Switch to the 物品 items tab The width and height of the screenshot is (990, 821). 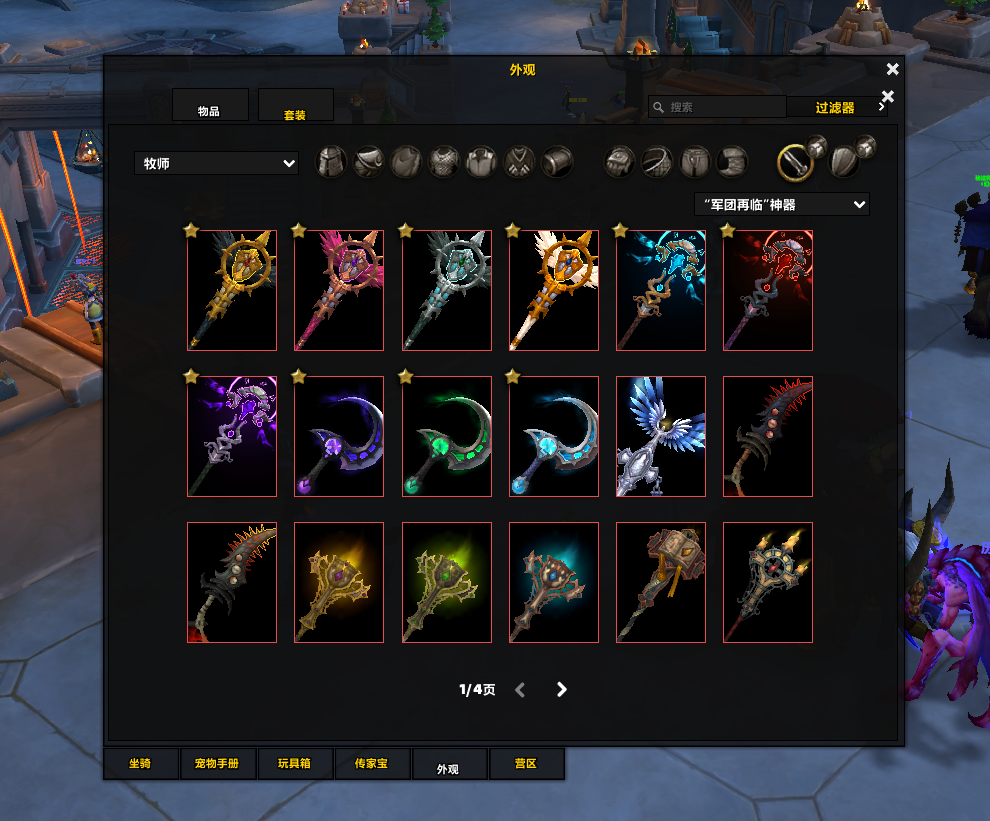pos(209,106)
